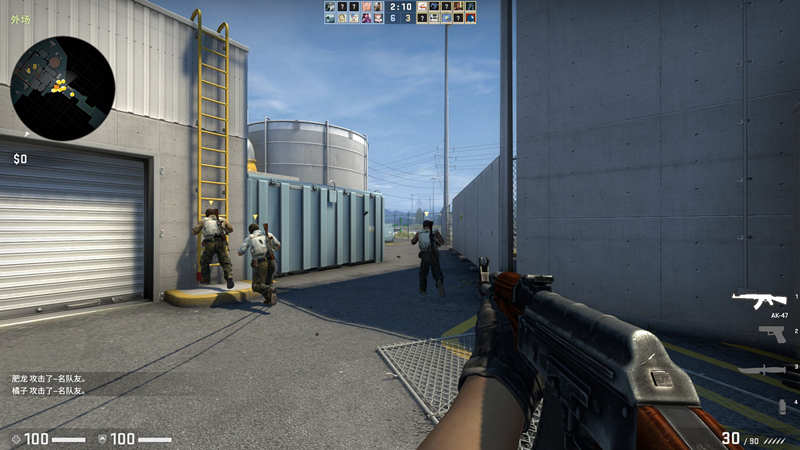800x450 pixels.
Task: Select the grenade slot icon
Action: [782, 405]
